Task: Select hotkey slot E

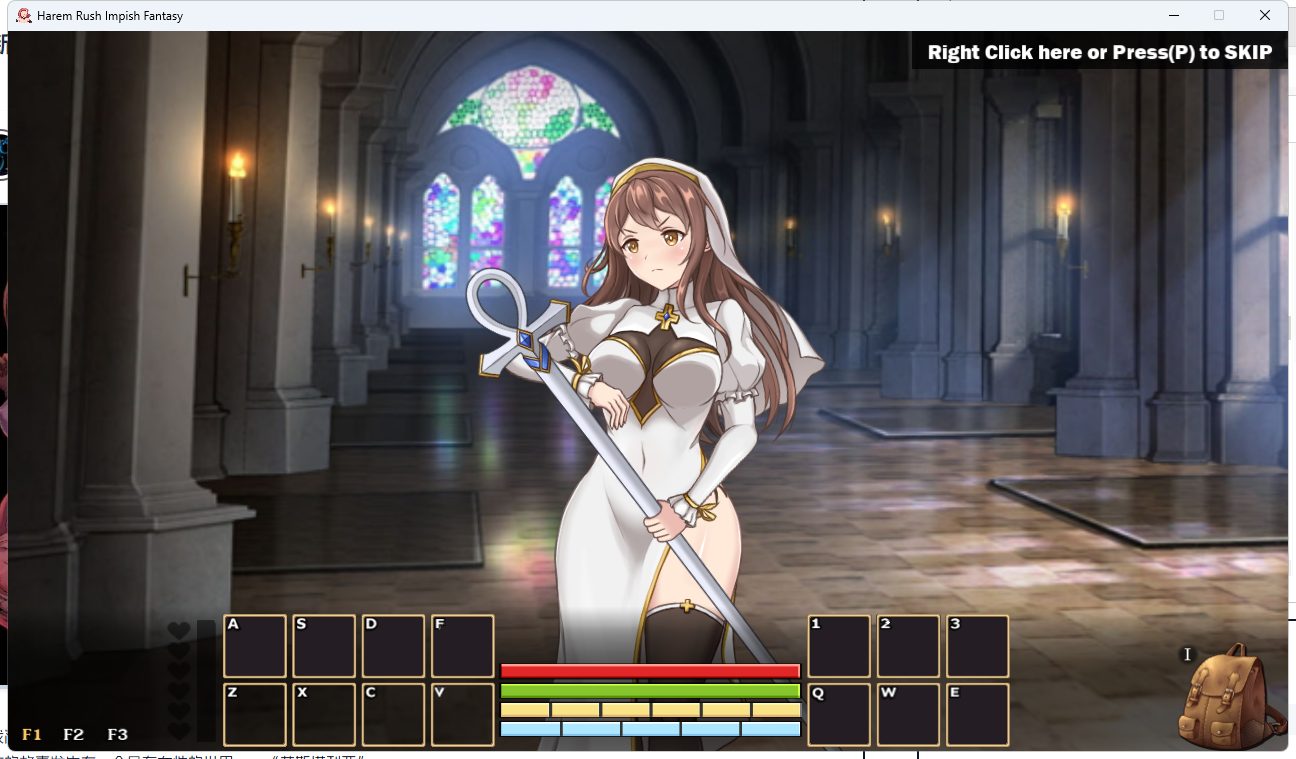Action: (977, 714)
